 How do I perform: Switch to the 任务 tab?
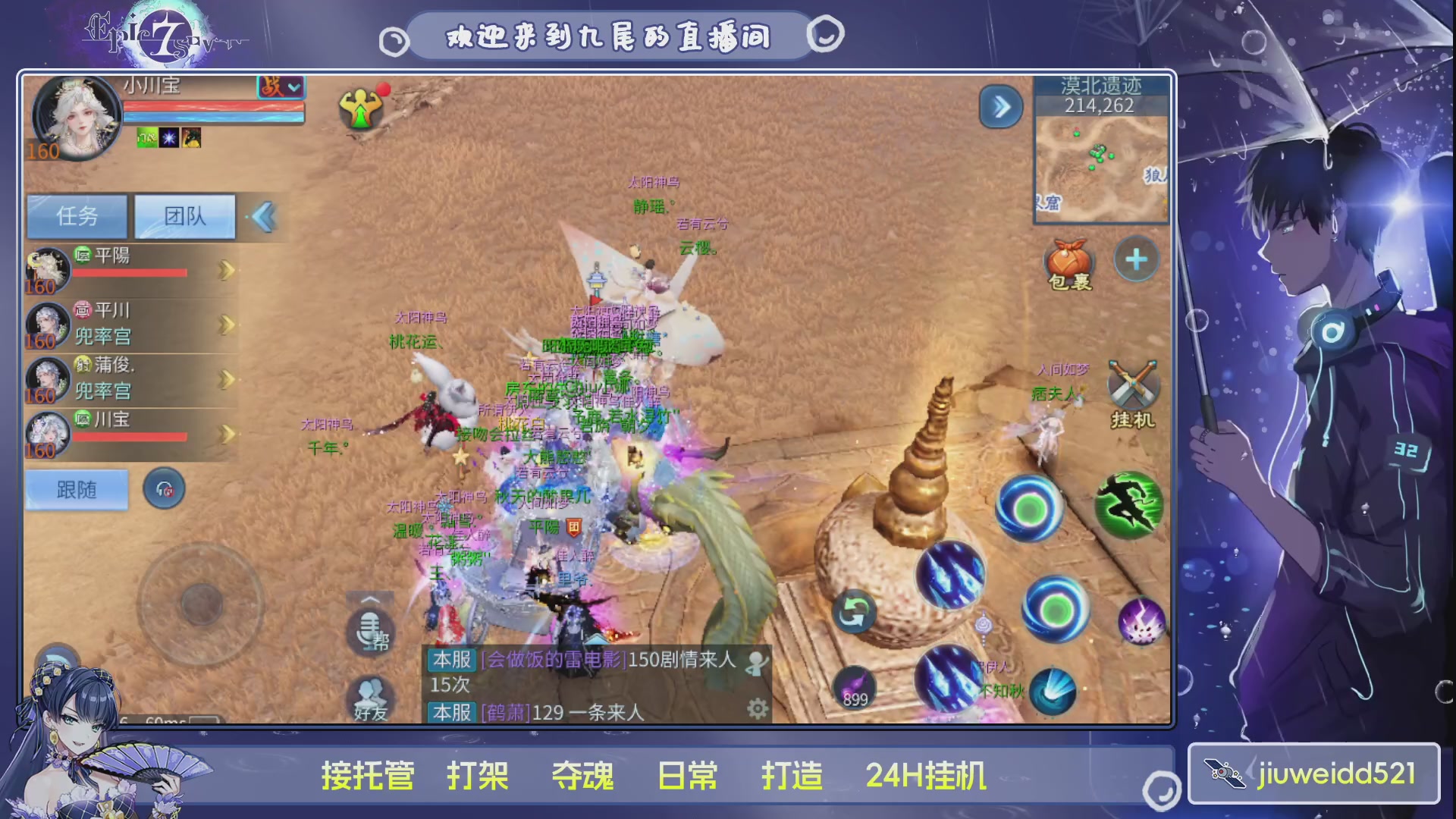[x=76, y=216]
